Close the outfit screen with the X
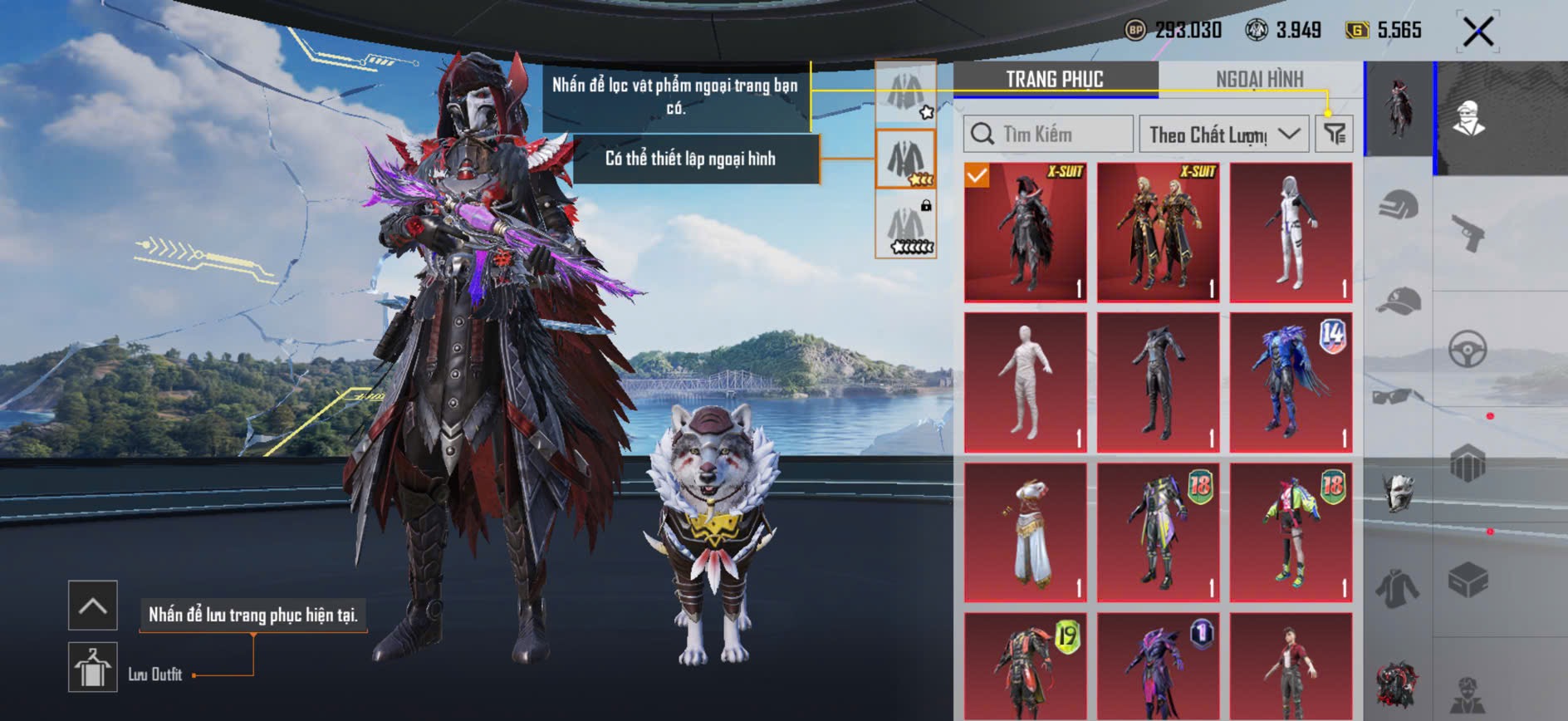1568x721 pixels. (x=1477, y=32)
